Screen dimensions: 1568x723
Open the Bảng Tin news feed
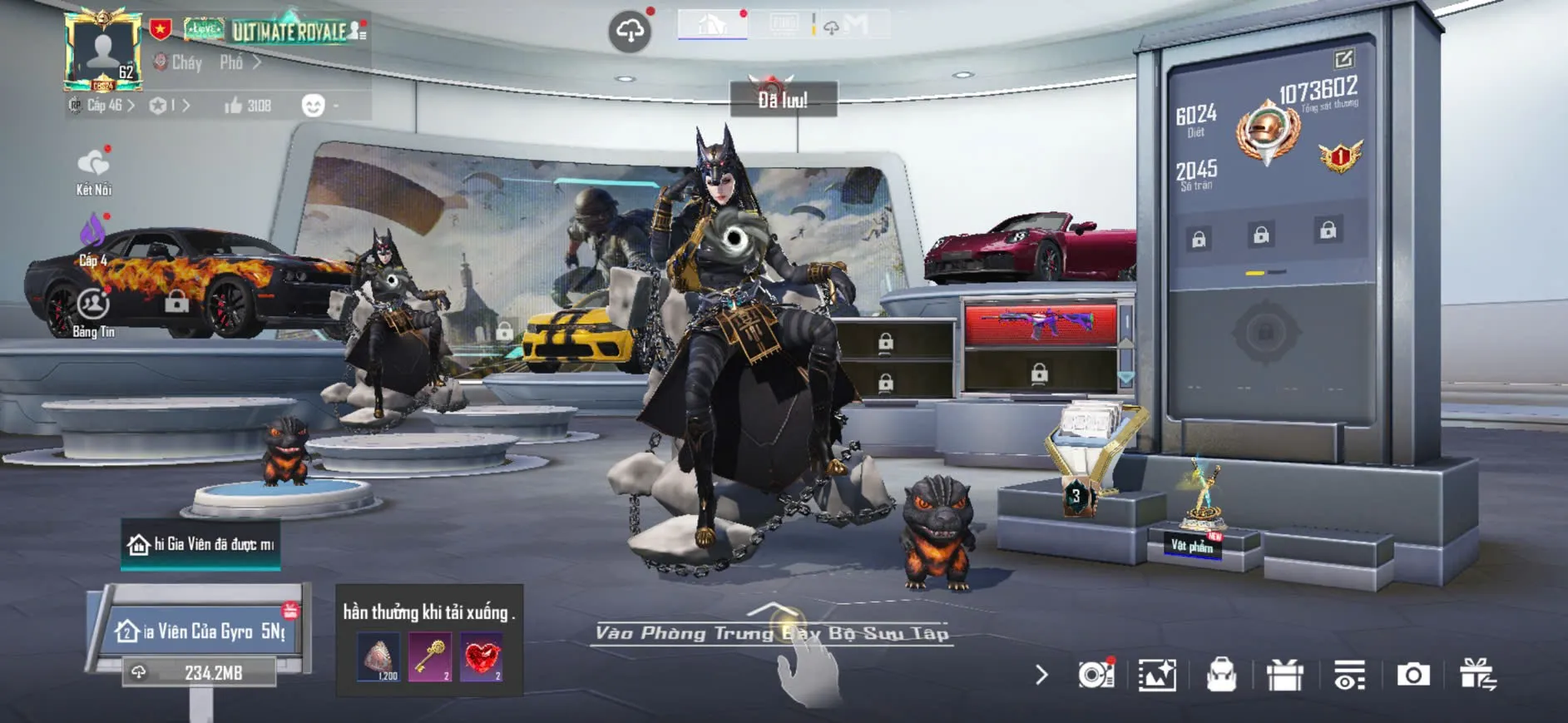pyautogui.click(x=93, y=312)
